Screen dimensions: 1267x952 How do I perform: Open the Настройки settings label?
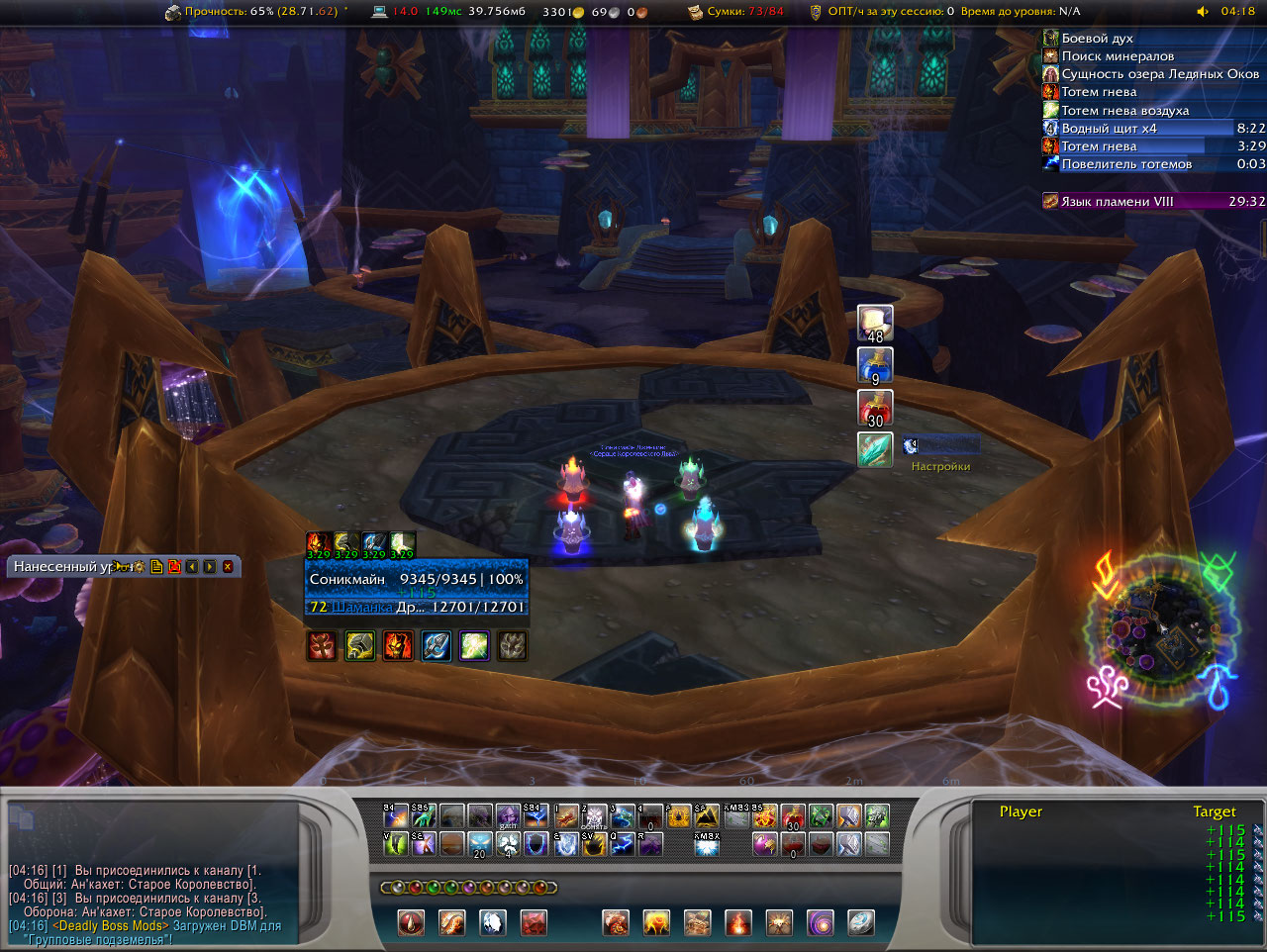[x=940, y=466]
